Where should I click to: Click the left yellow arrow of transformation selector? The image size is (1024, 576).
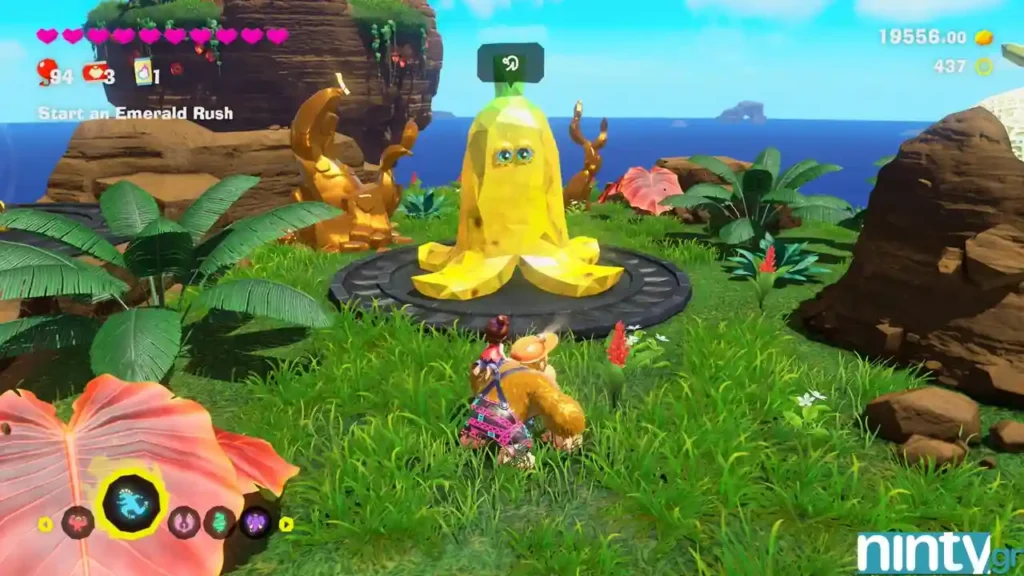point(45,523)
